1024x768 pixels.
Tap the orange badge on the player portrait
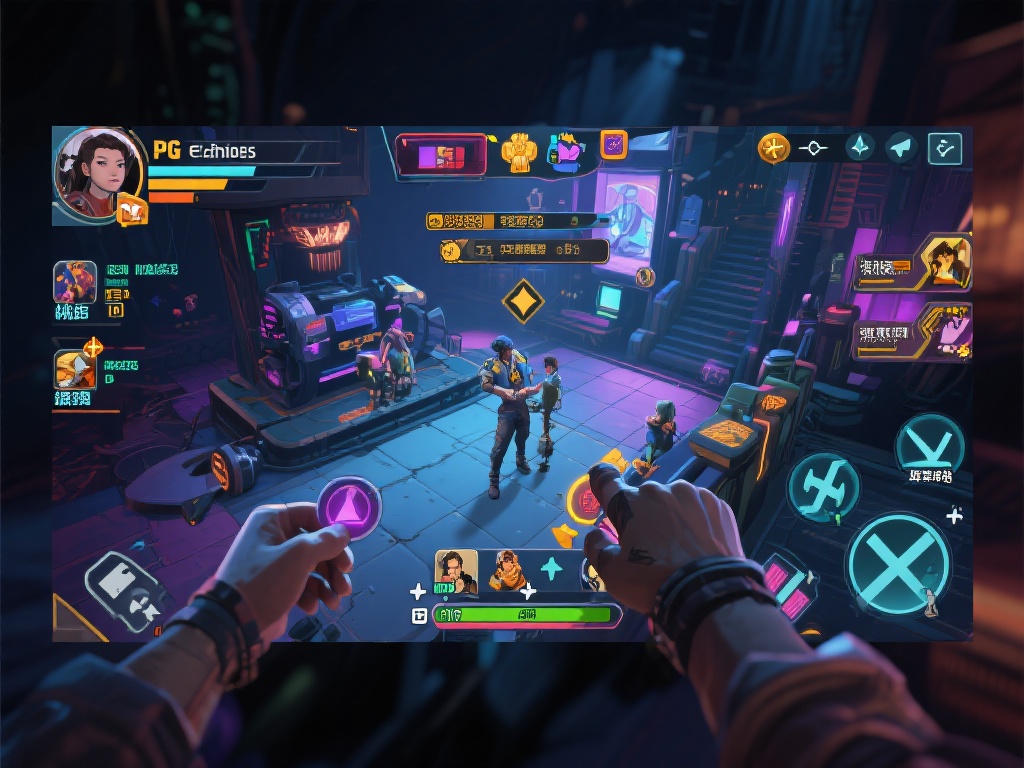point(132,209)
